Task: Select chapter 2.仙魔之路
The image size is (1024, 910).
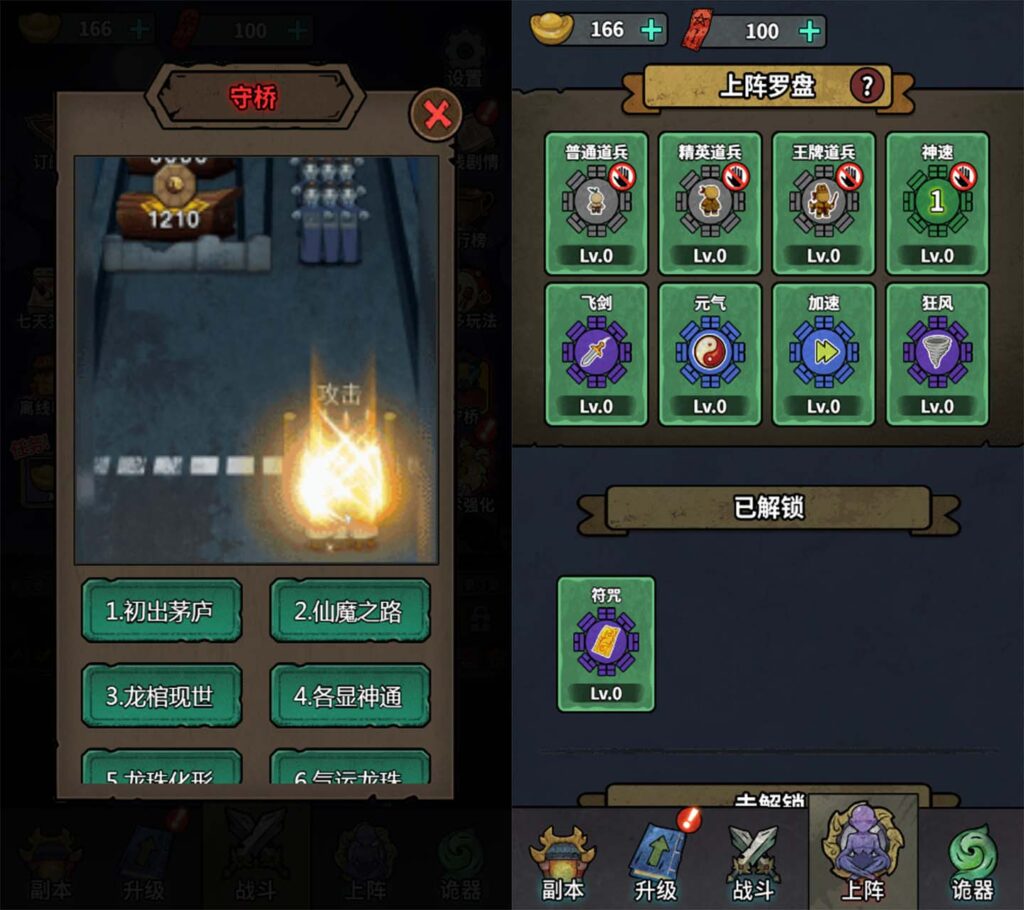Action: tap(349, 610)
